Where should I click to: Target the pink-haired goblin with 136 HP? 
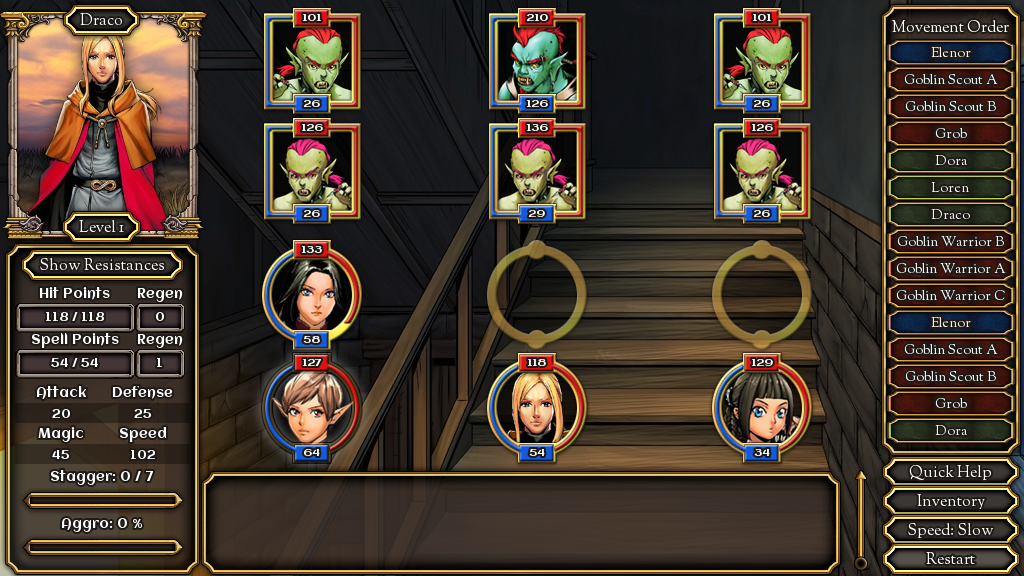pyautogui.click(x=537, y=172)
